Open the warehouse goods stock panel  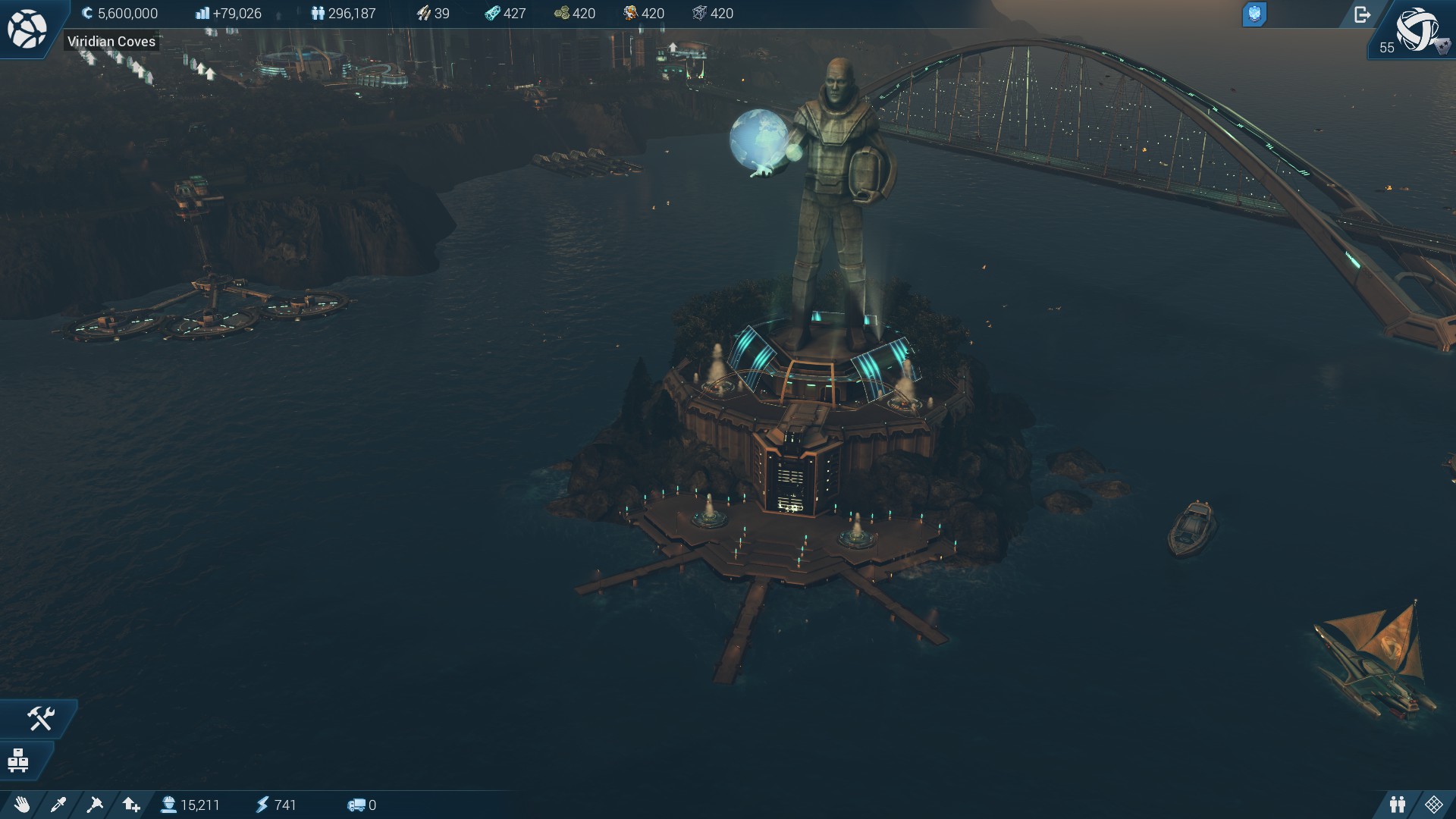click(x=18, y=760)
